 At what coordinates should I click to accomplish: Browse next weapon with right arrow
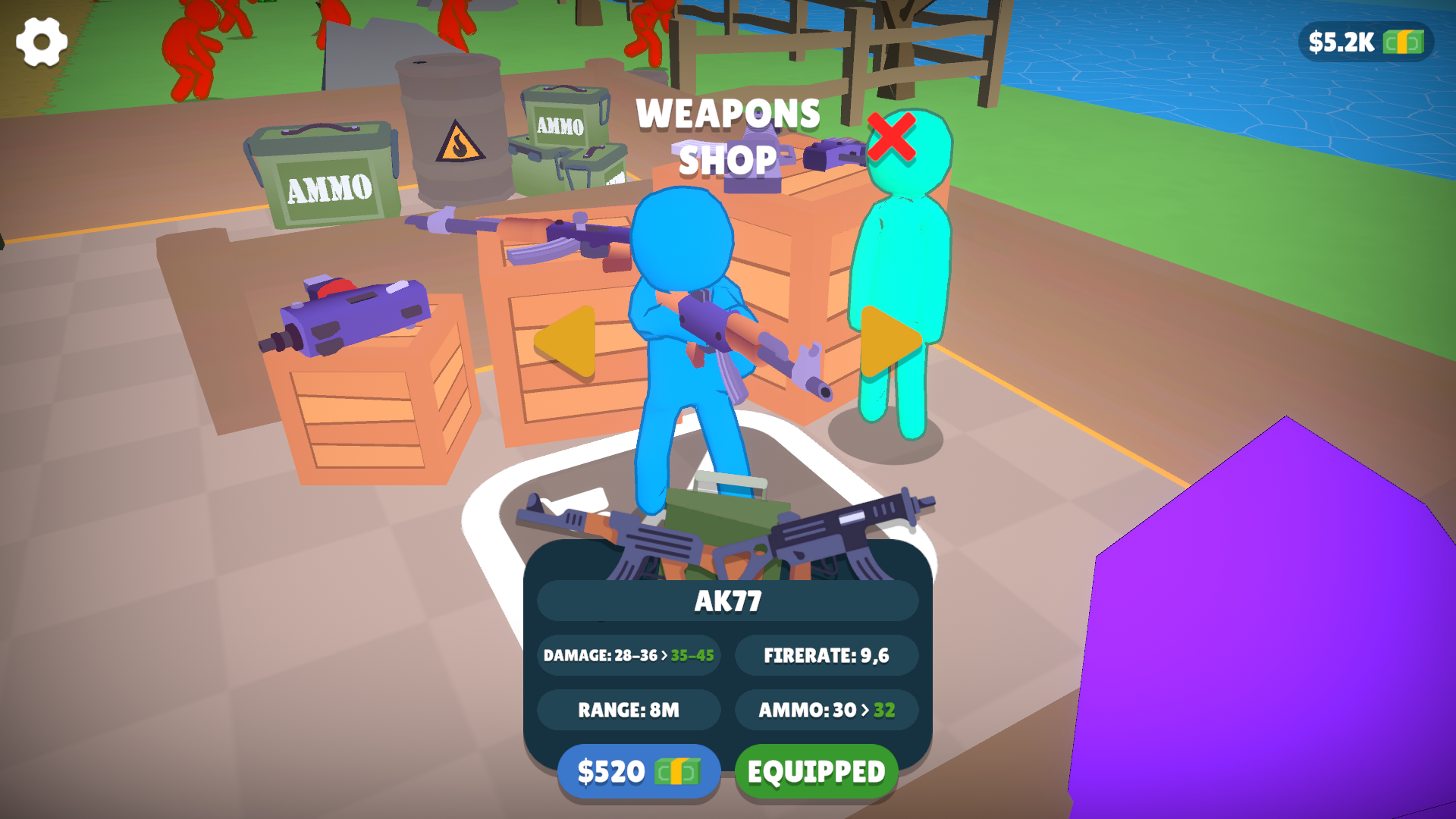pos(891,341)
